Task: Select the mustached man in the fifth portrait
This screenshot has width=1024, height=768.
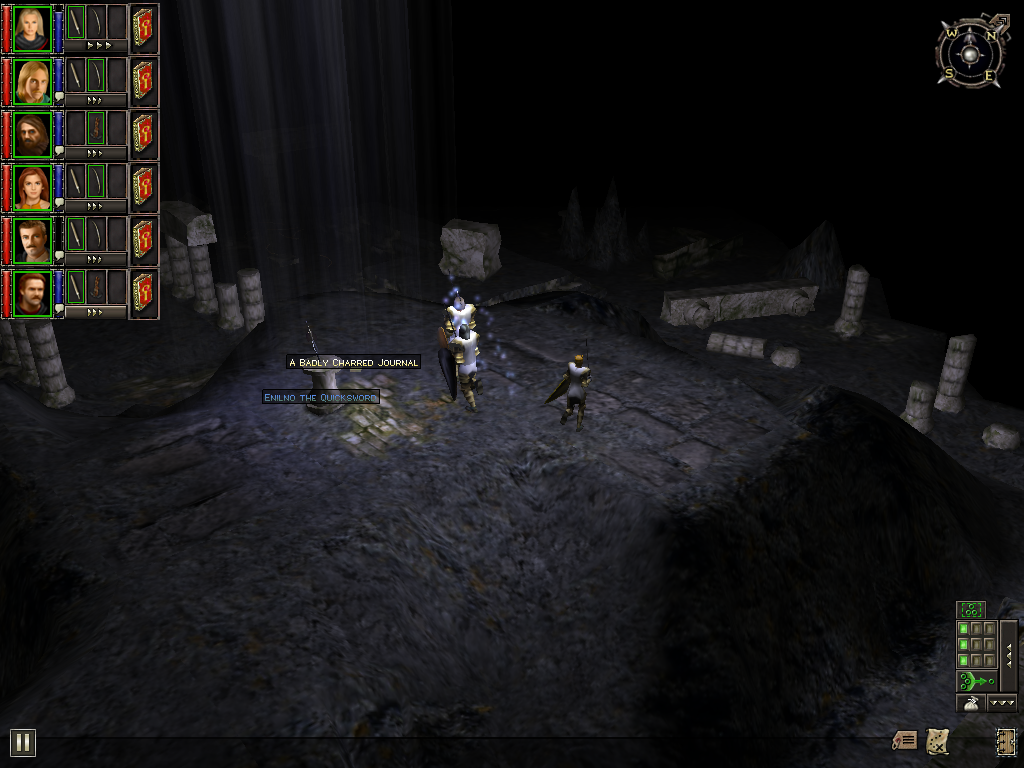Action: (32, 240)
